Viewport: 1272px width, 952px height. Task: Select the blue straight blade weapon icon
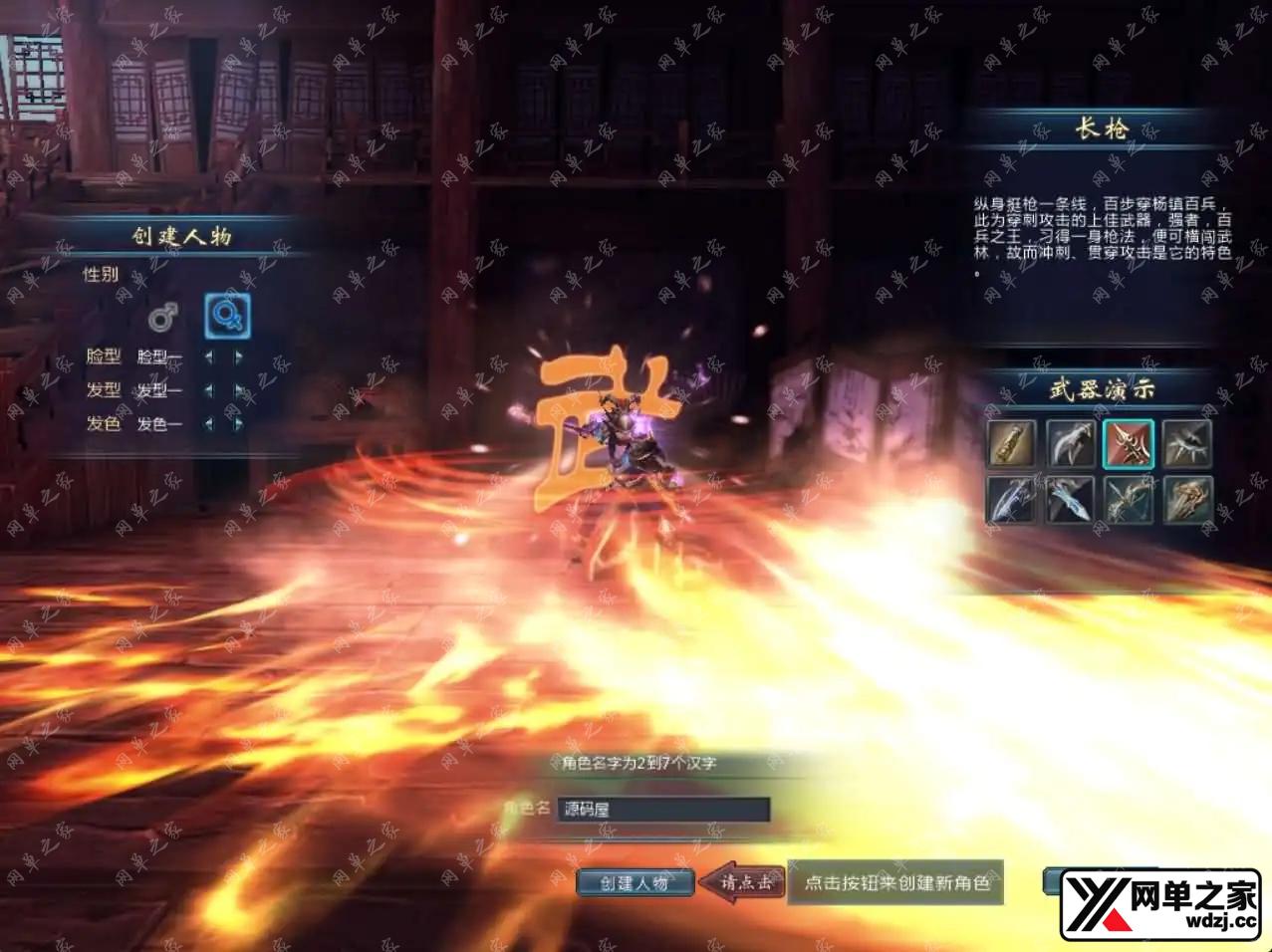pos(1071,499)
